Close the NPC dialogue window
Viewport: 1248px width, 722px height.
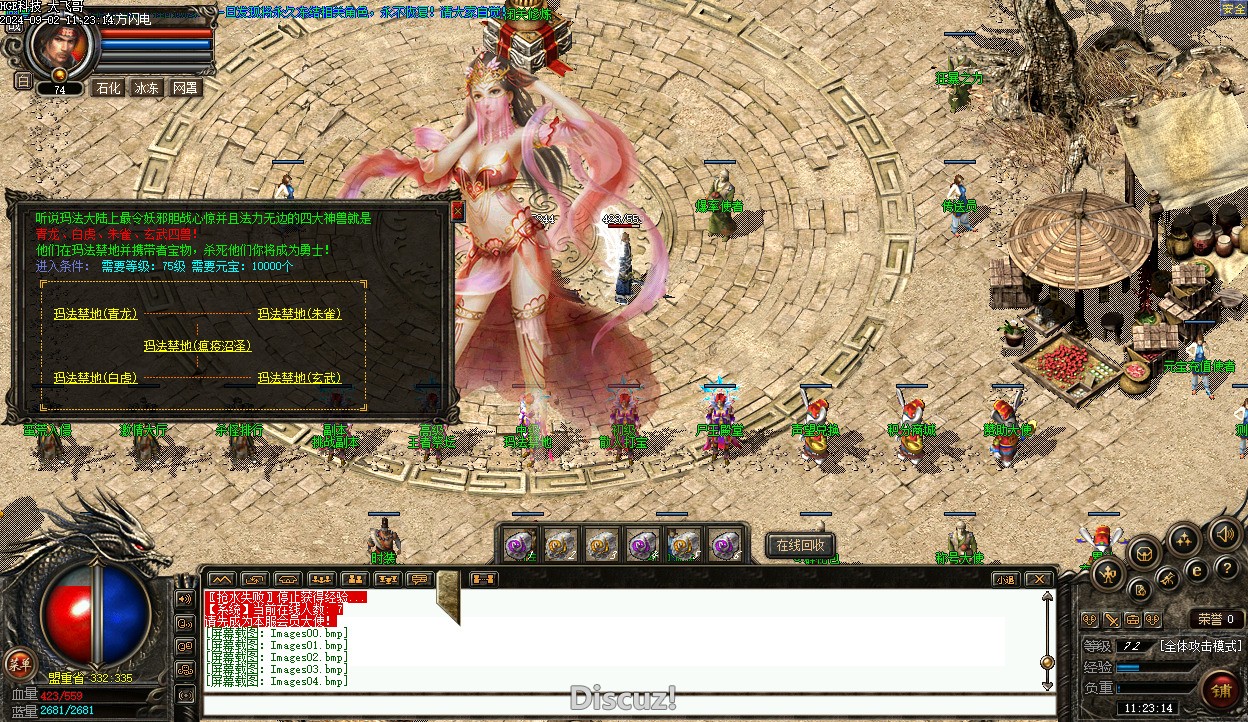point(457,211)
